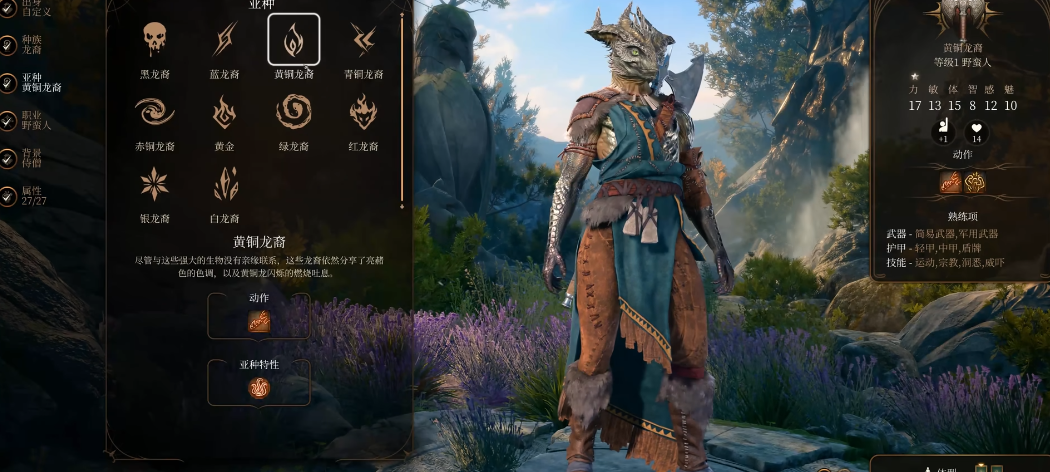
Task: Click the proficiency bonus +1 badge
Action: [x=941, y=131]
